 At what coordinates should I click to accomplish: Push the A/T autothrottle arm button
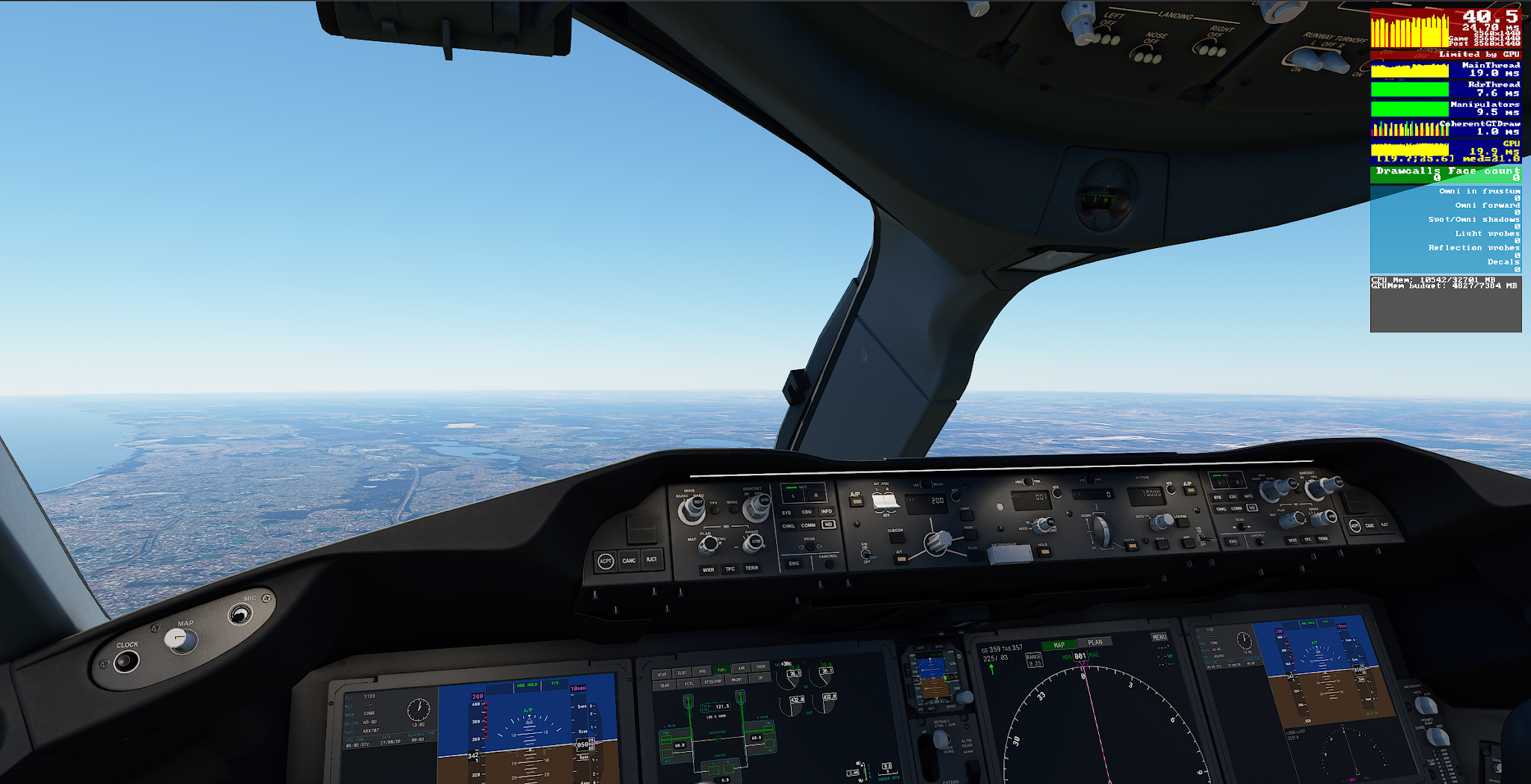coord(899,559)
